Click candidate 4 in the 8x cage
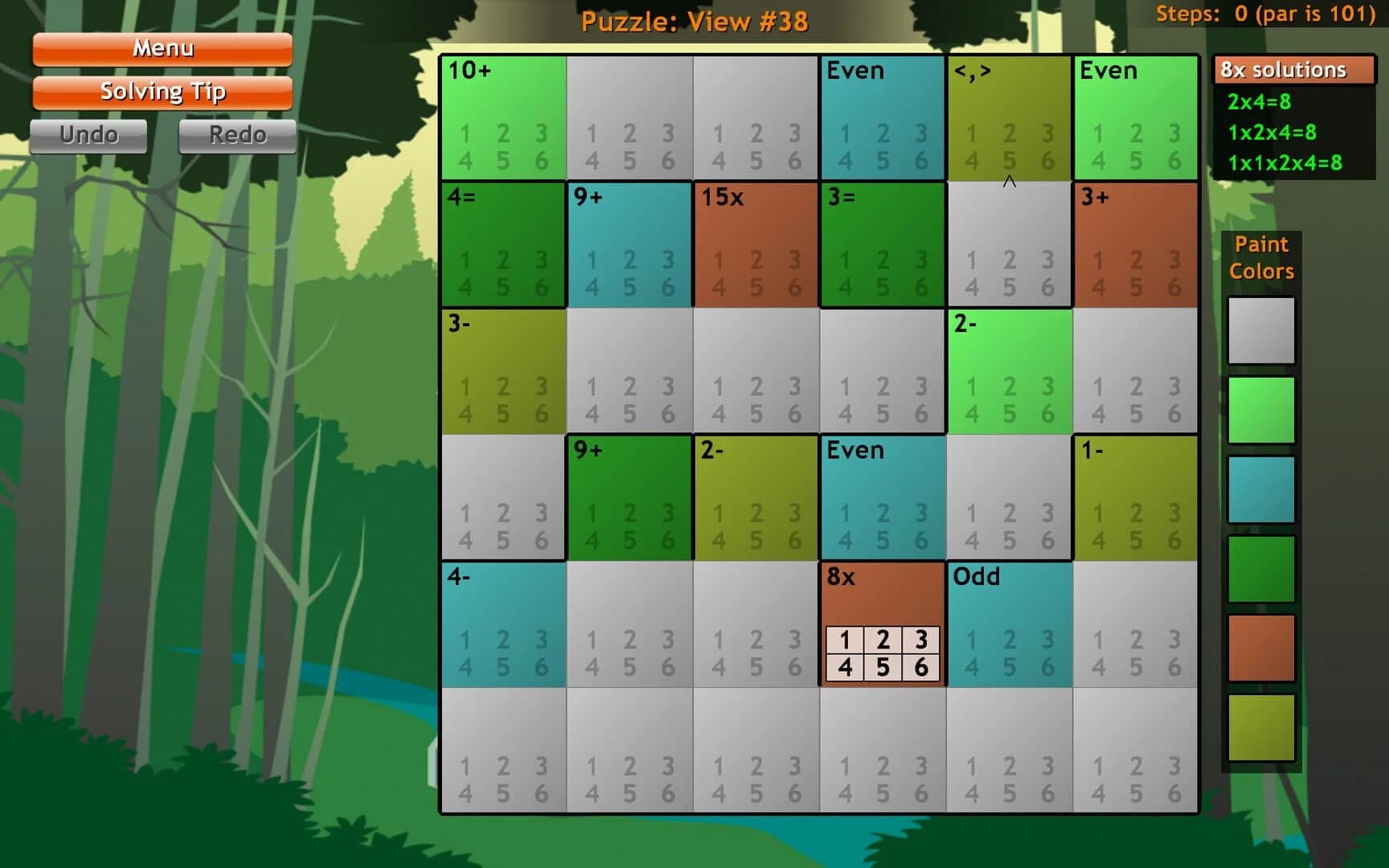The width and height of the screenshot is (1389, 868). [845, 666]
